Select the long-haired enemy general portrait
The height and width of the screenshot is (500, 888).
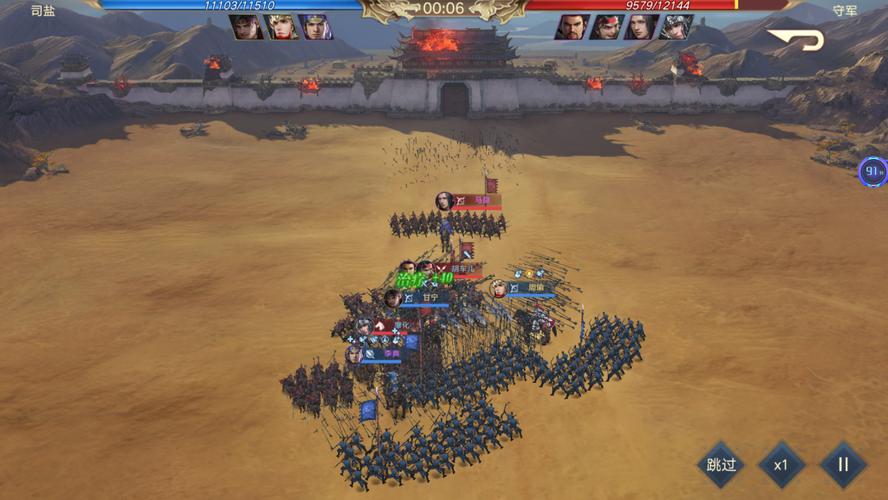point(641,27)
